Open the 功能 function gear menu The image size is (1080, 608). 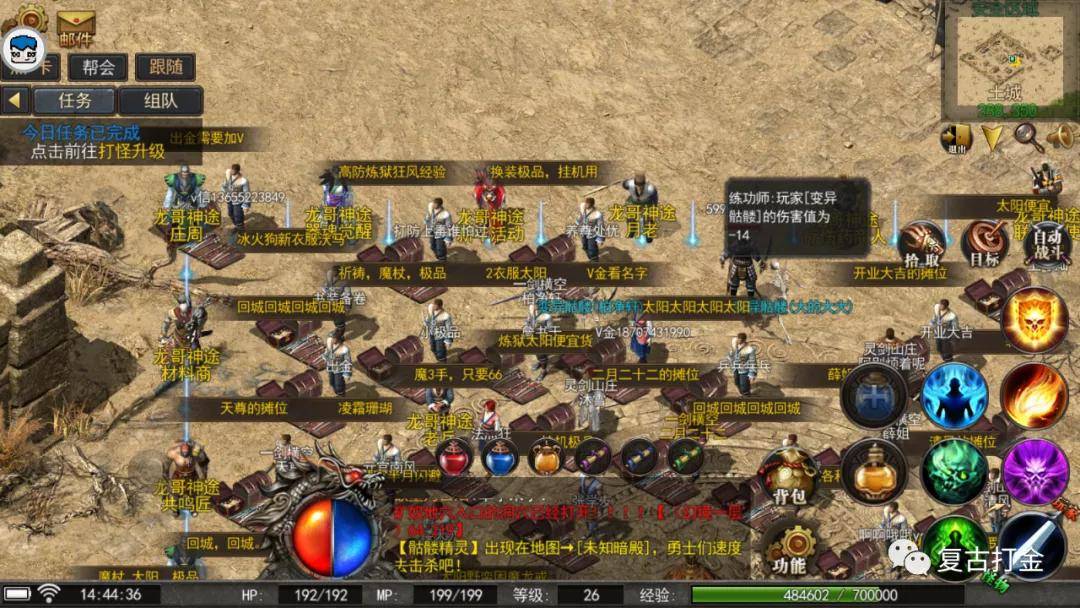pyautogui.click(x=790, y=549)
